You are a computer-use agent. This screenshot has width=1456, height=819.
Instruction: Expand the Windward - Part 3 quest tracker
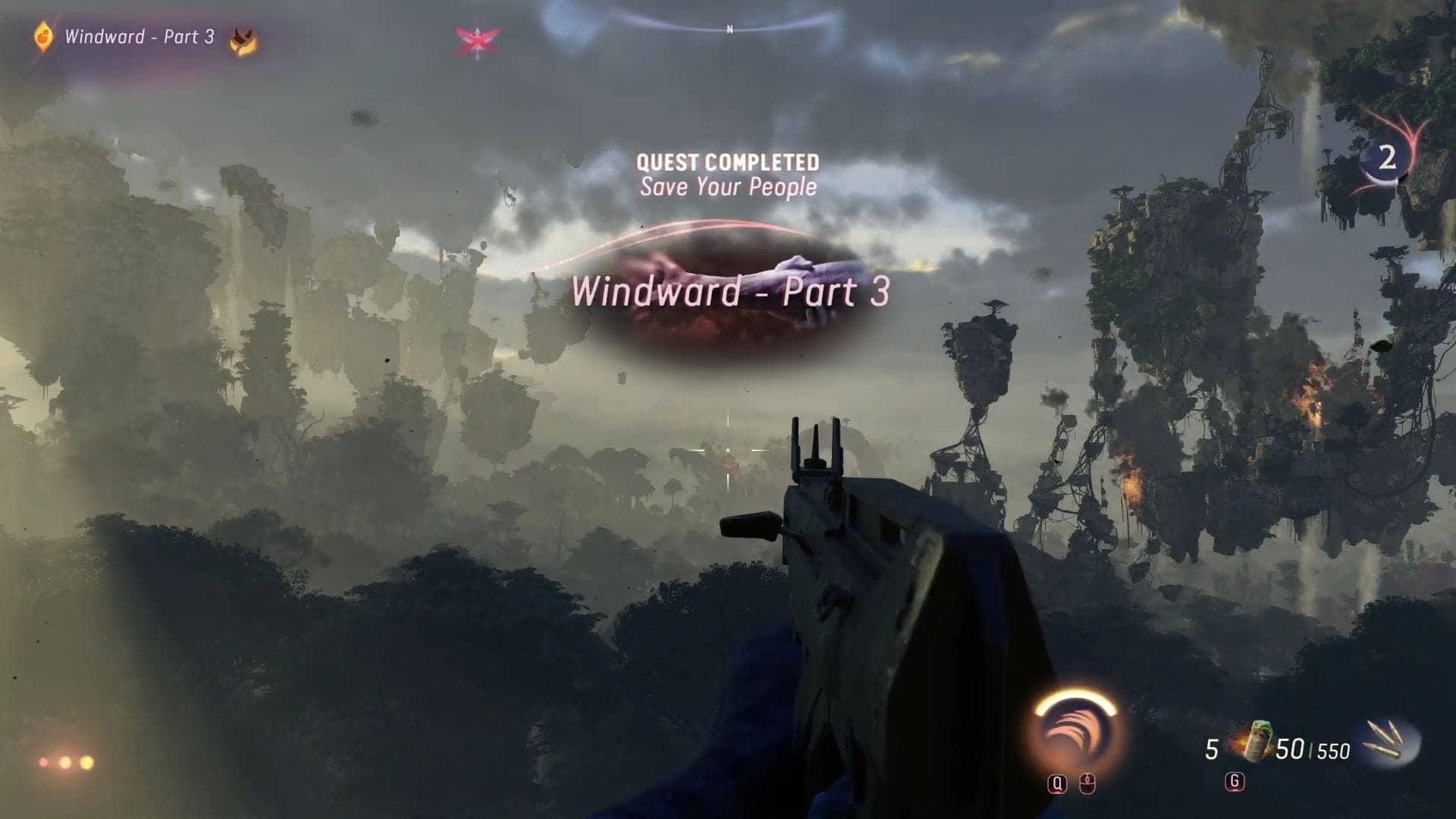[140, 34]
